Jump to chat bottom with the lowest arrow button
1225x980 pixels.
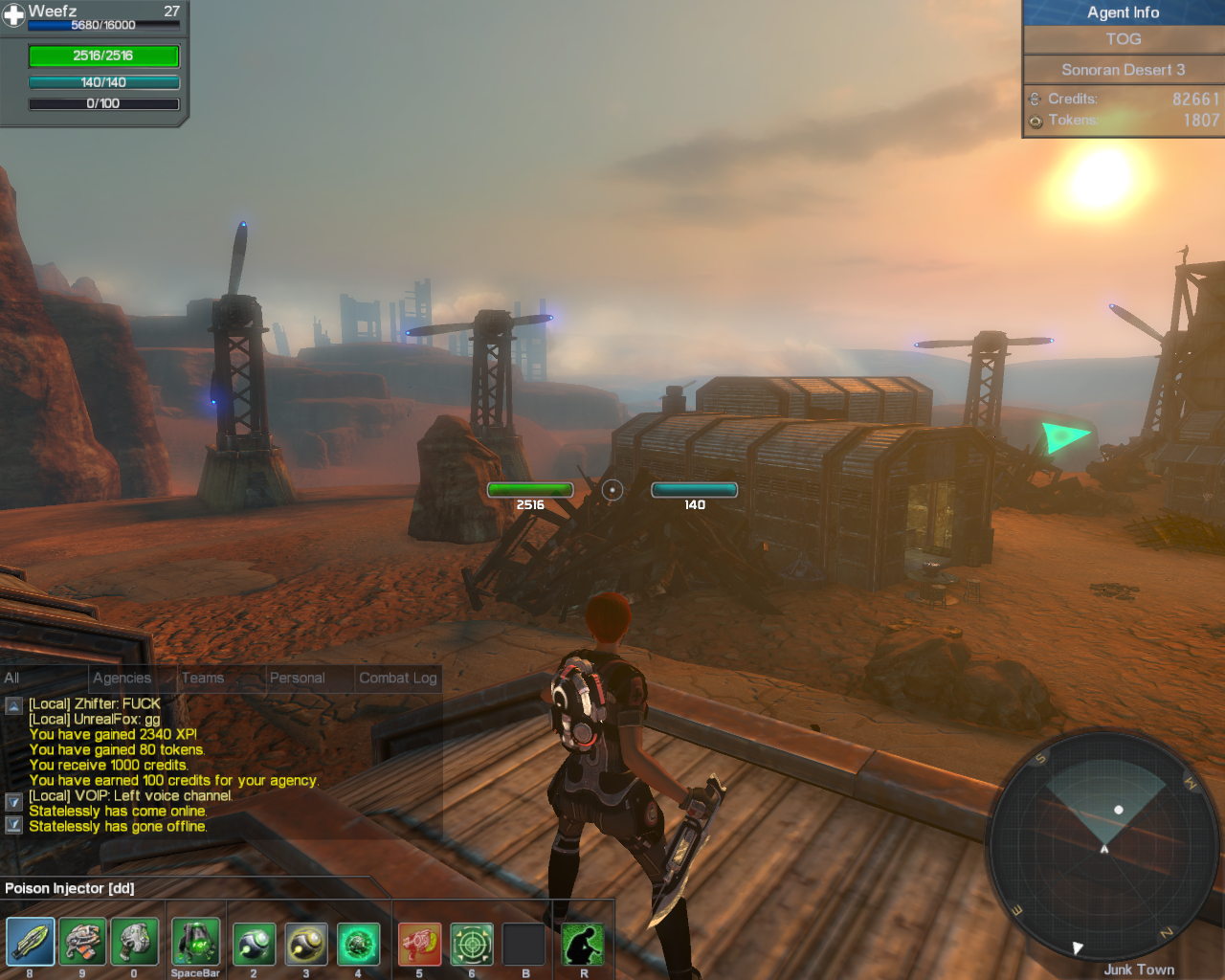click(x=13, y=824)
